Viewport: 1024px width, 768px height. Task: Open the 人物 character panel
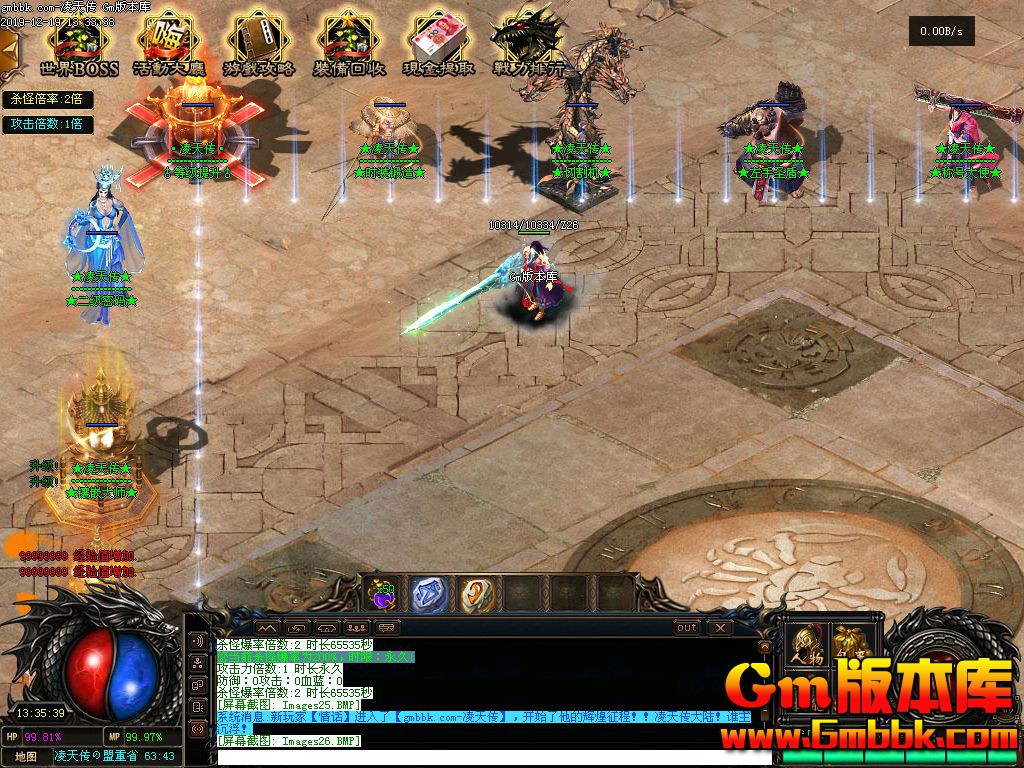pos(806,647)
